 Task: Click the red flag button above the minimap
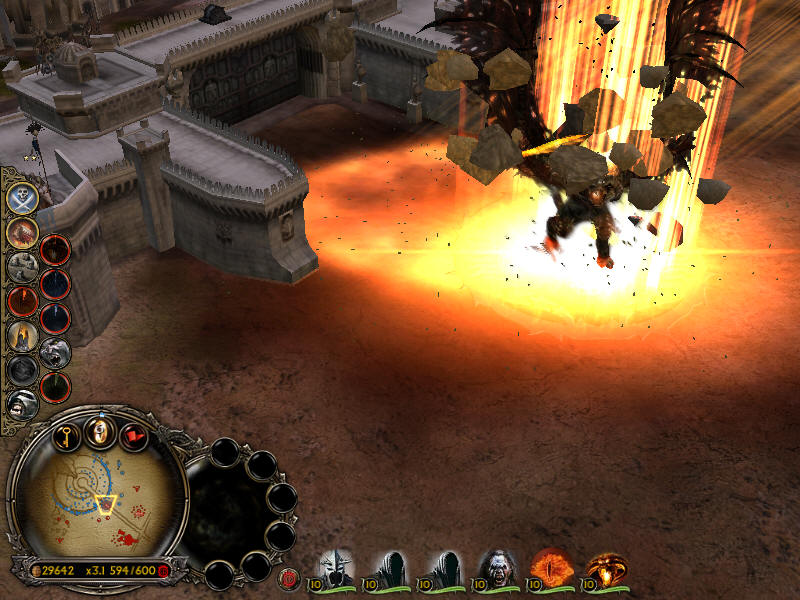(x=134, y=436)
